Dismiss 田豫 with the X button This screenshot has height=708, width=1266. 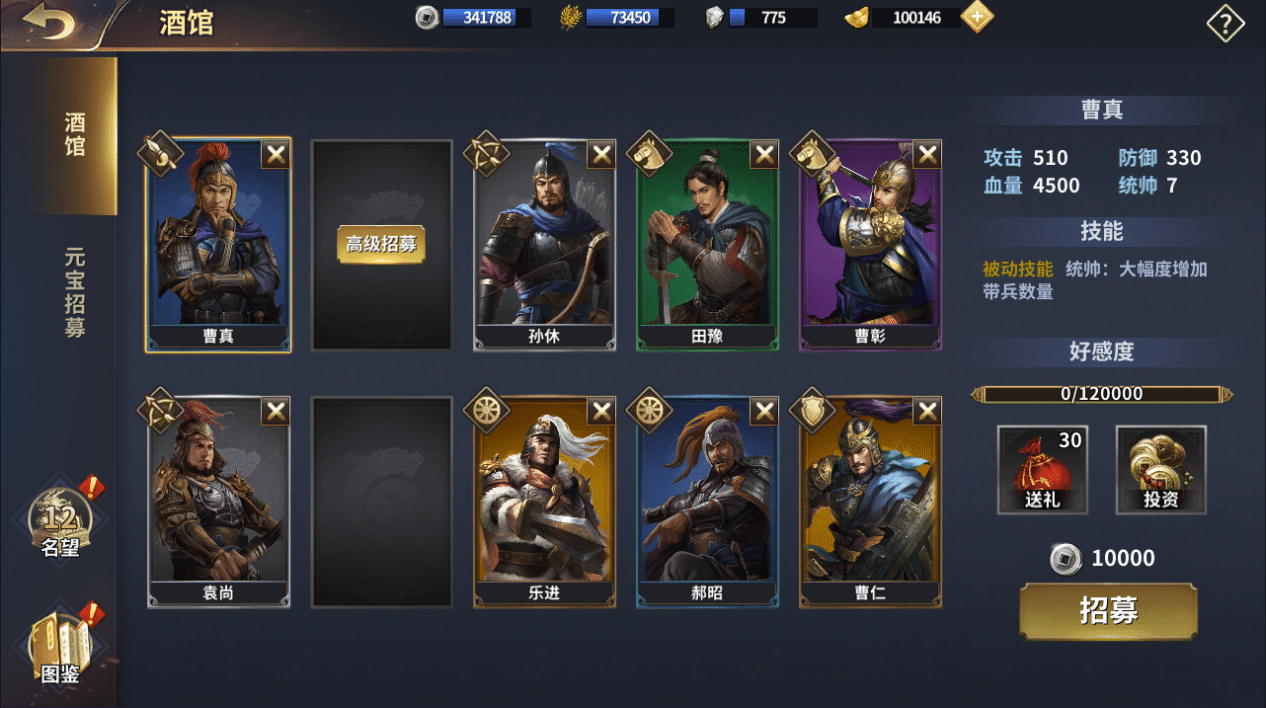[764, 154]
